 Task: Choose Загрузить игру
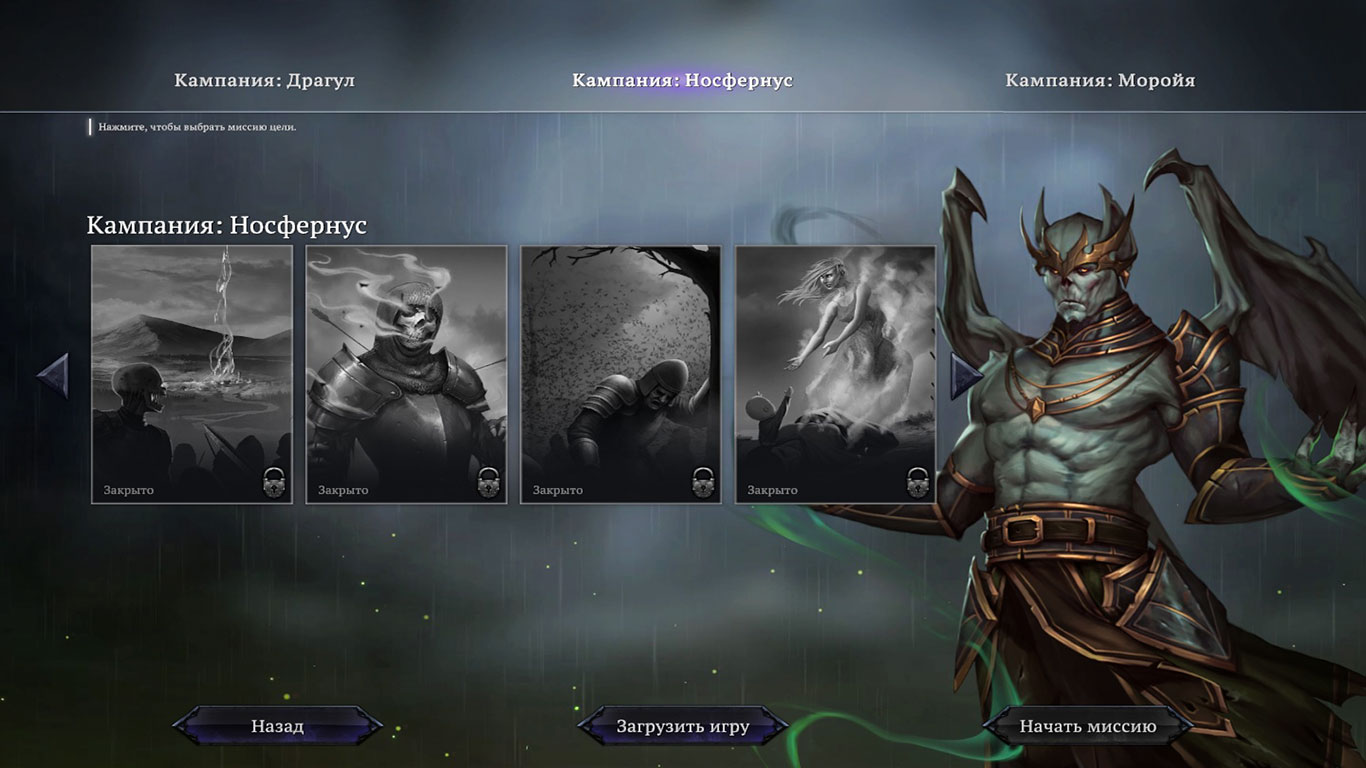click(682, 726)
